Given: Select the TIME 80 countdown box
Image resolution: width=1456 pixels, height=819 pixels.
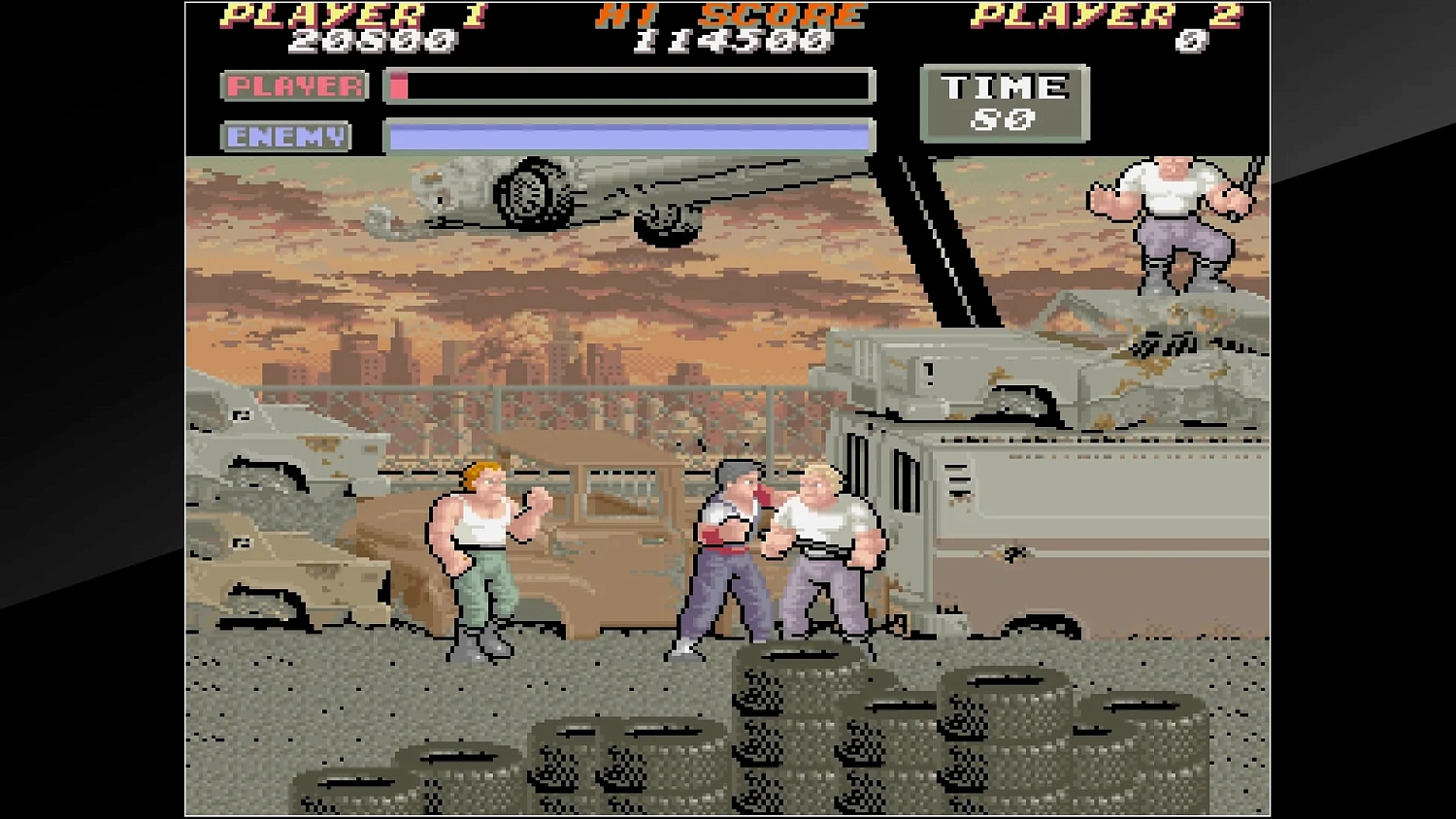Looking at the screenshot, I should tap(1004, 101).
